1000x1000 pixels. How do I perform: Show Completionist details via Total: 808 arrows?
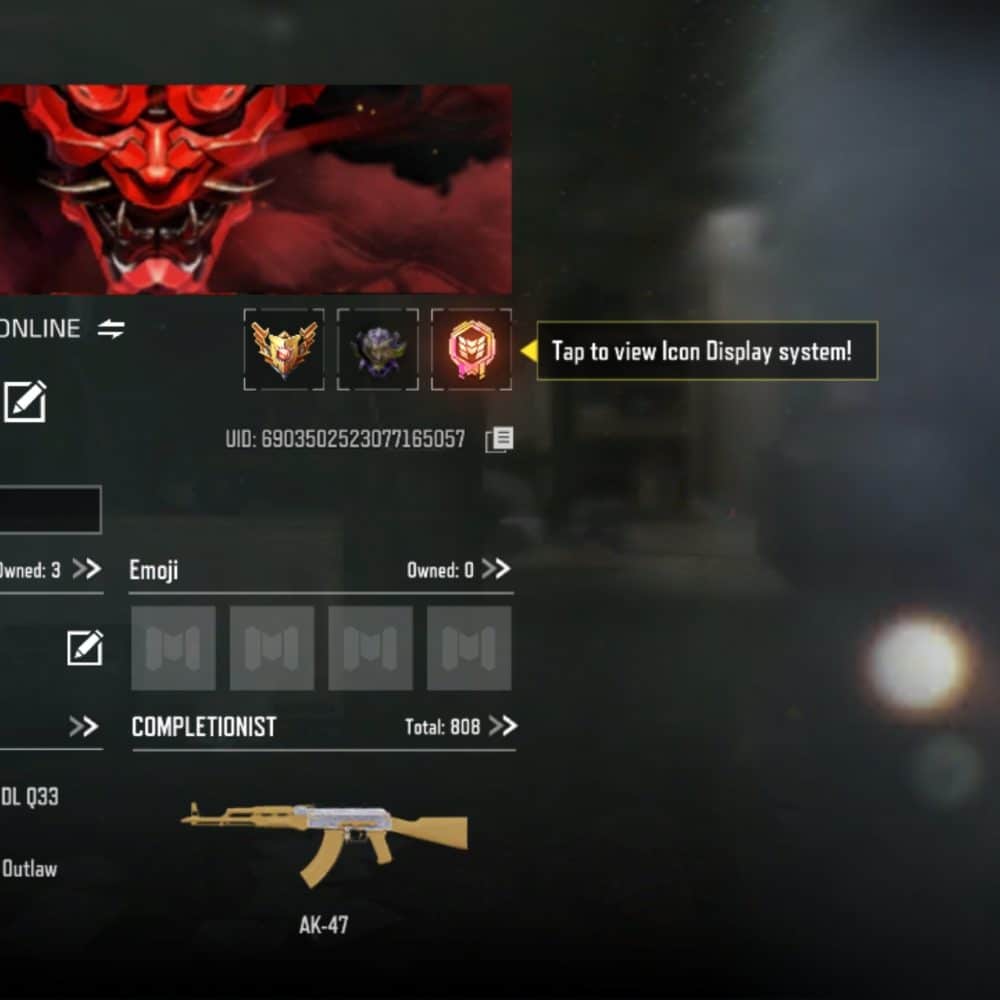pos(503,726)
